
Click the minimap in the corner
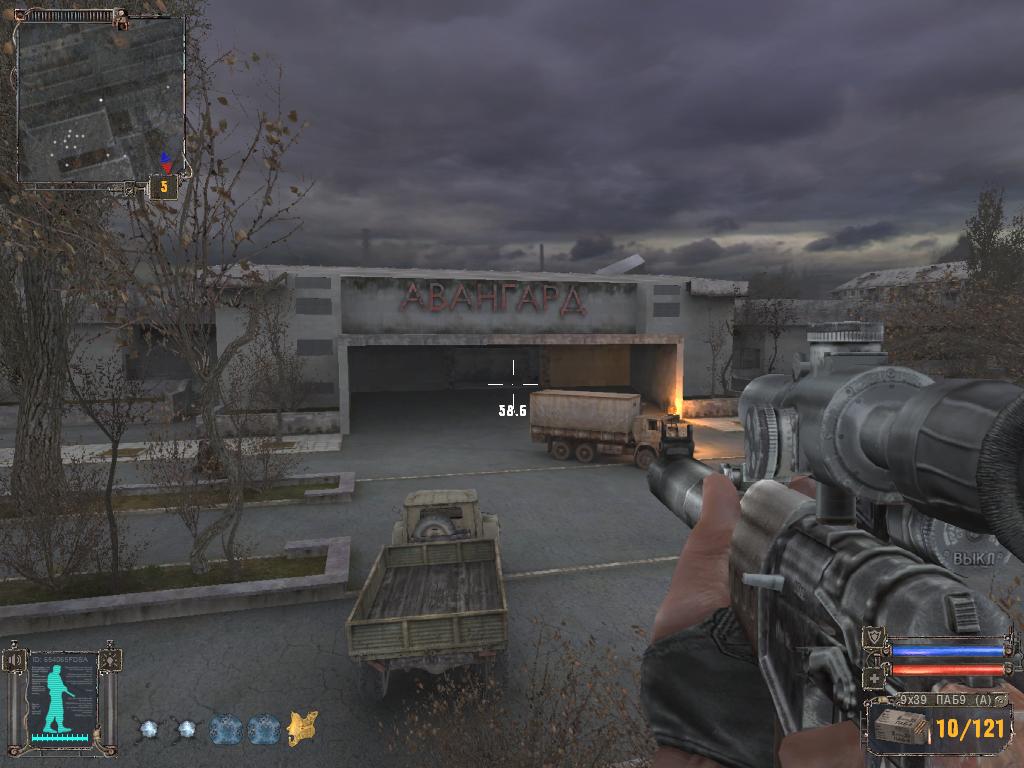click(x=100, y=98)
